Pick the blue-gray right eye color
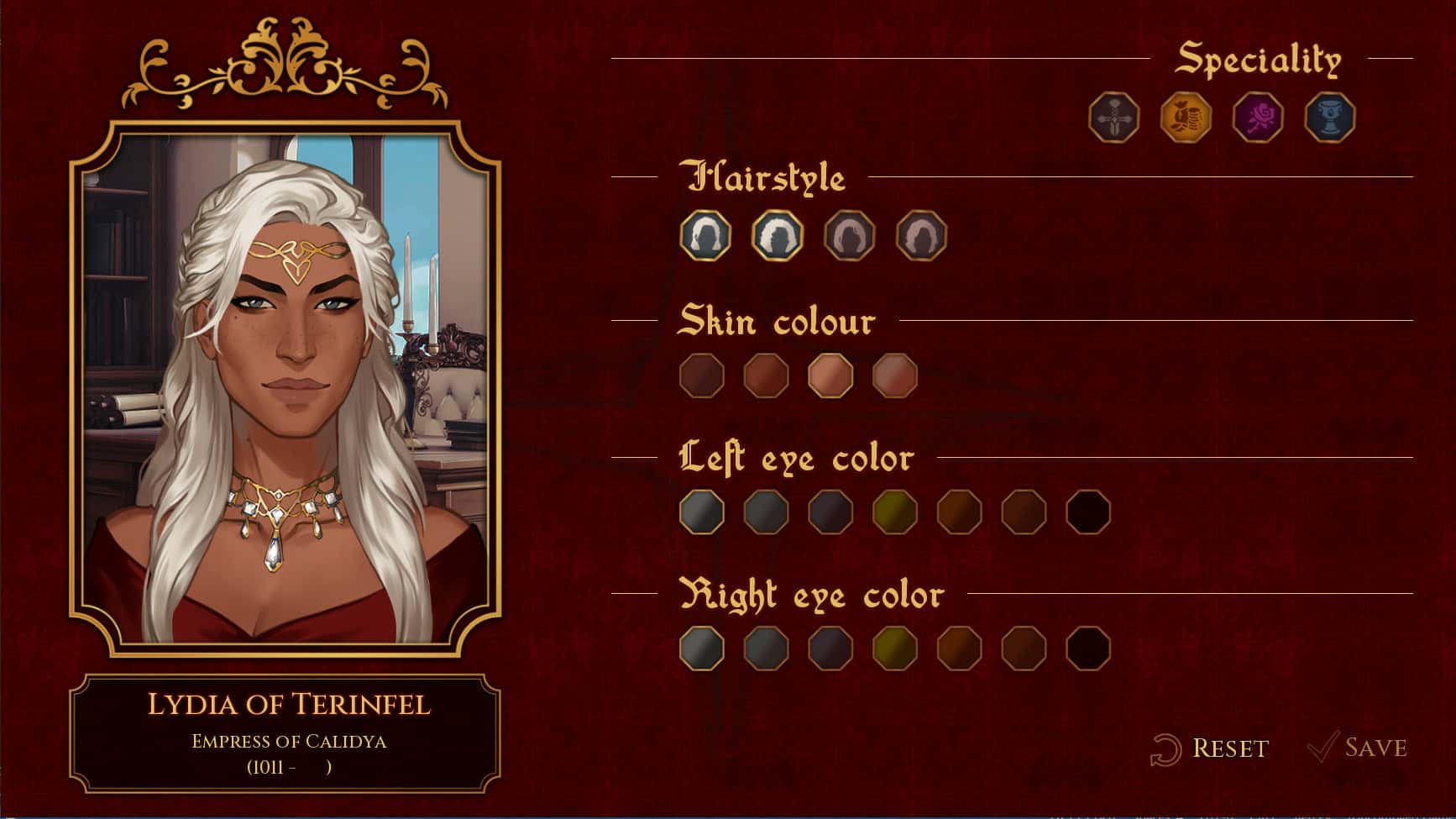 767,648
